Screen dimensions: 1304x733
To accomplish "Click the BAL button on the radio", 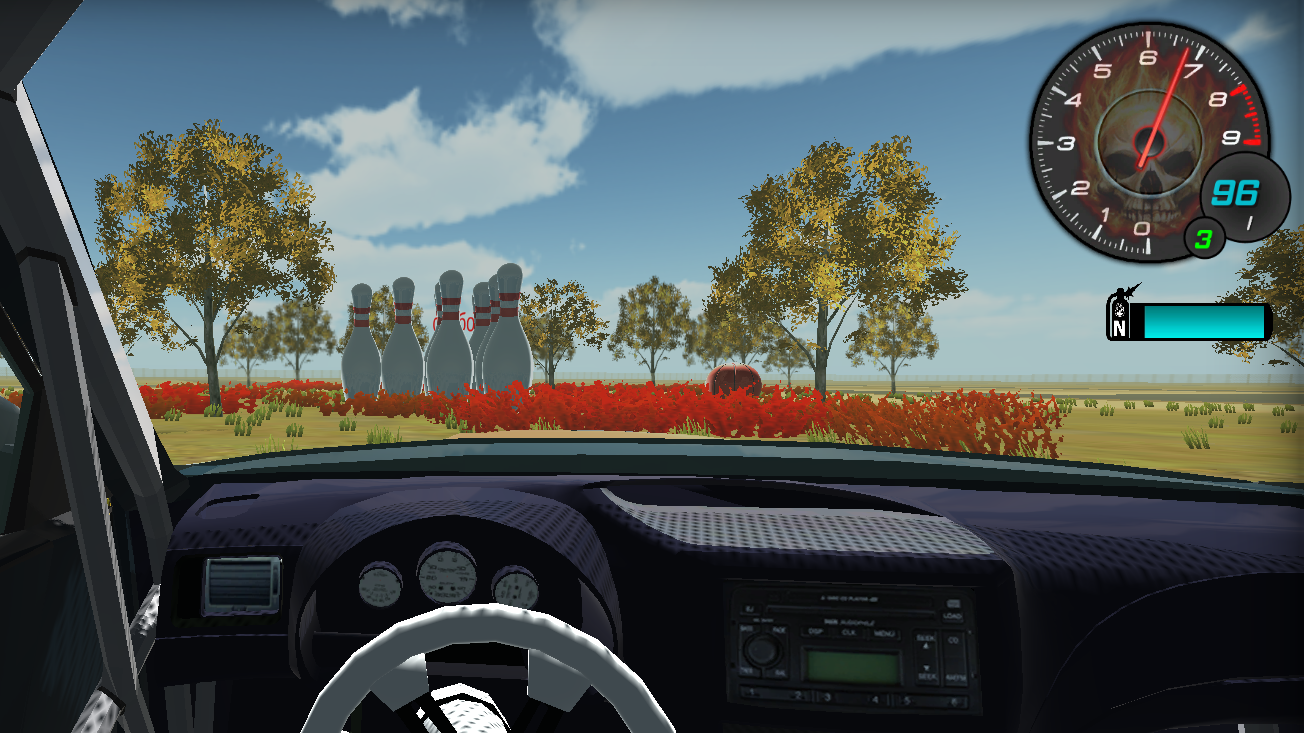I will pos(779,672).
